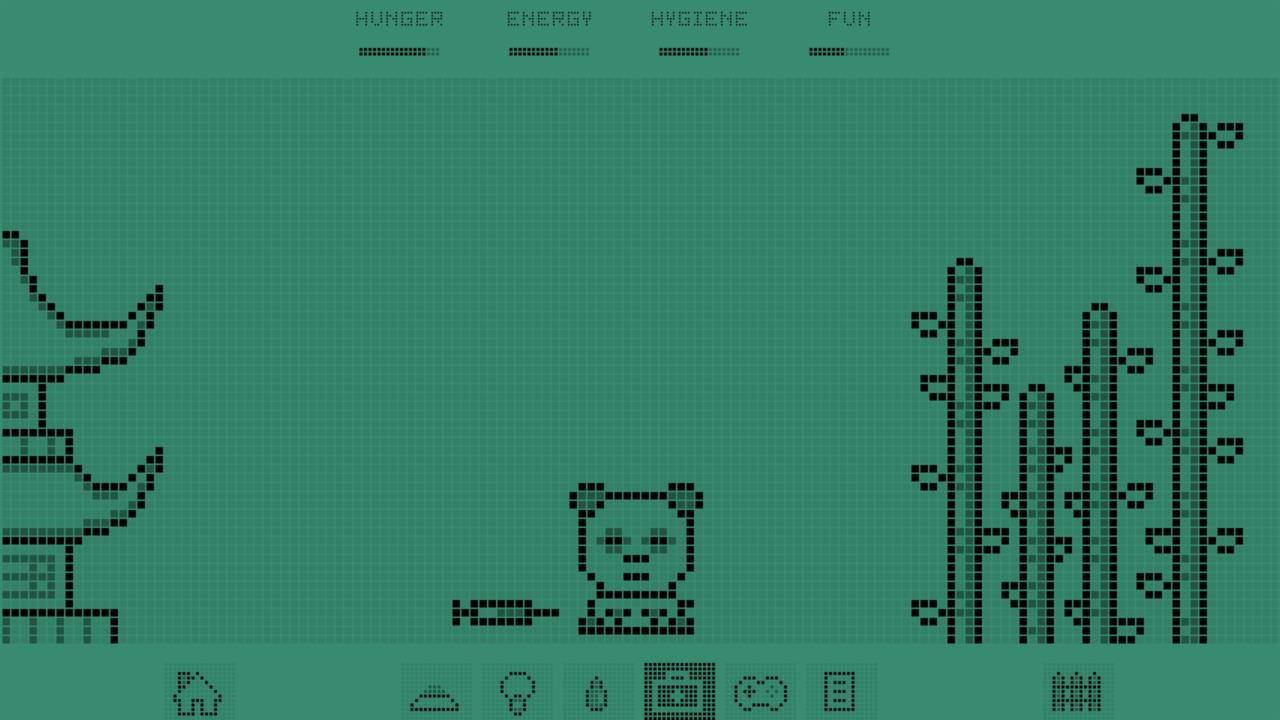Click the skateboard beside the panda
Viewport: 1280px width, 720px height.
[505, 610]
